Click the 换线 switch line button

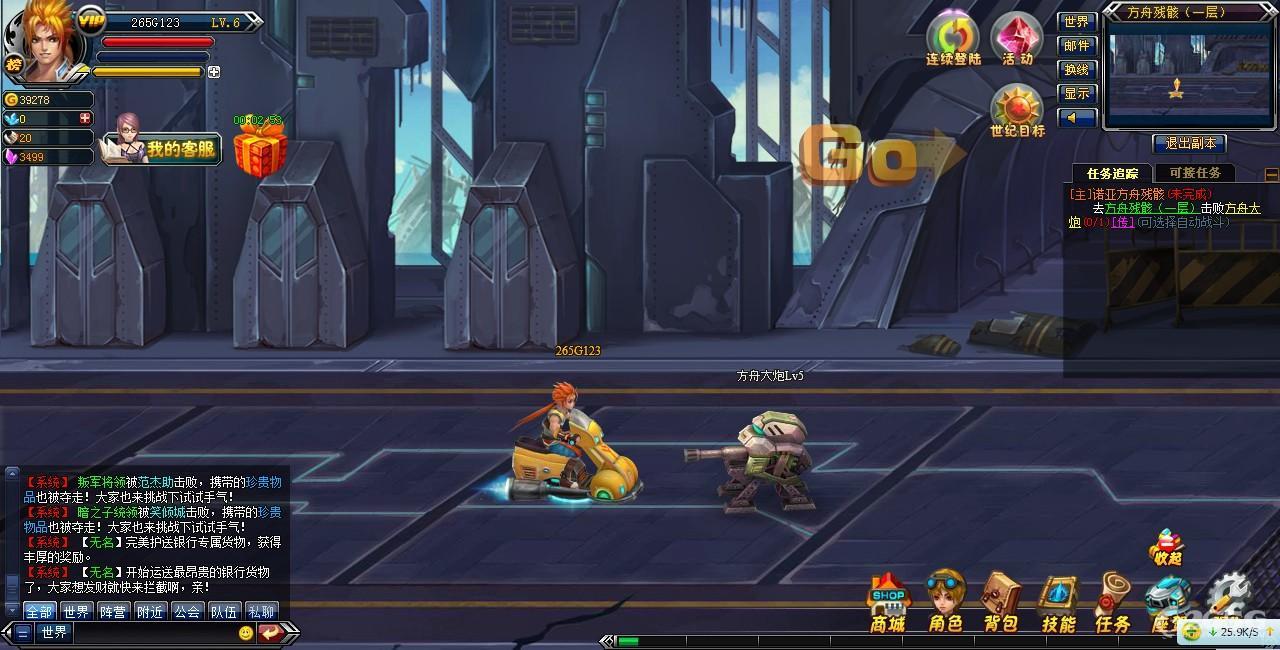point(1077,70)
